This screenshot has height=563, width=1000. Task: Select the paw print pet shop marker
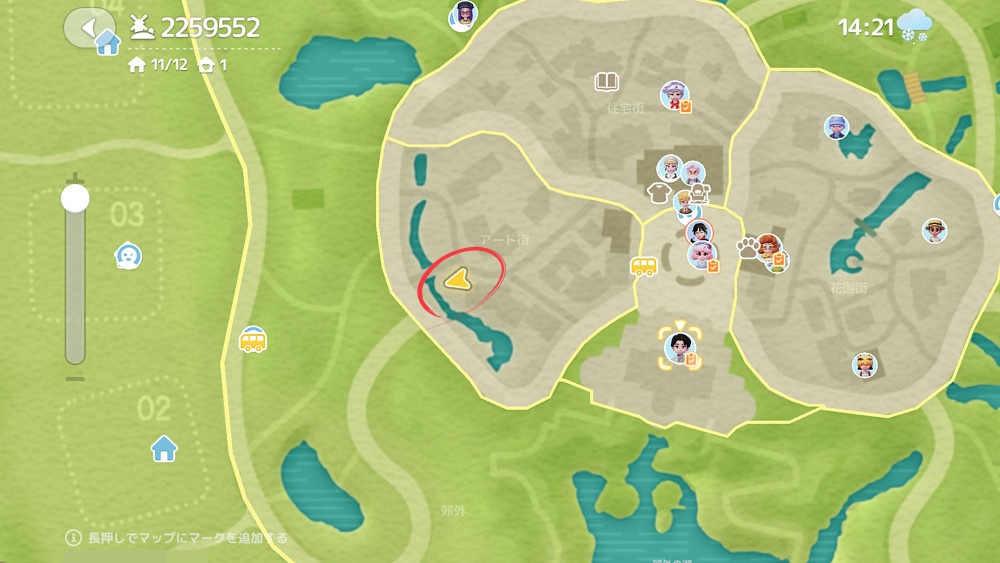[747, 247]
